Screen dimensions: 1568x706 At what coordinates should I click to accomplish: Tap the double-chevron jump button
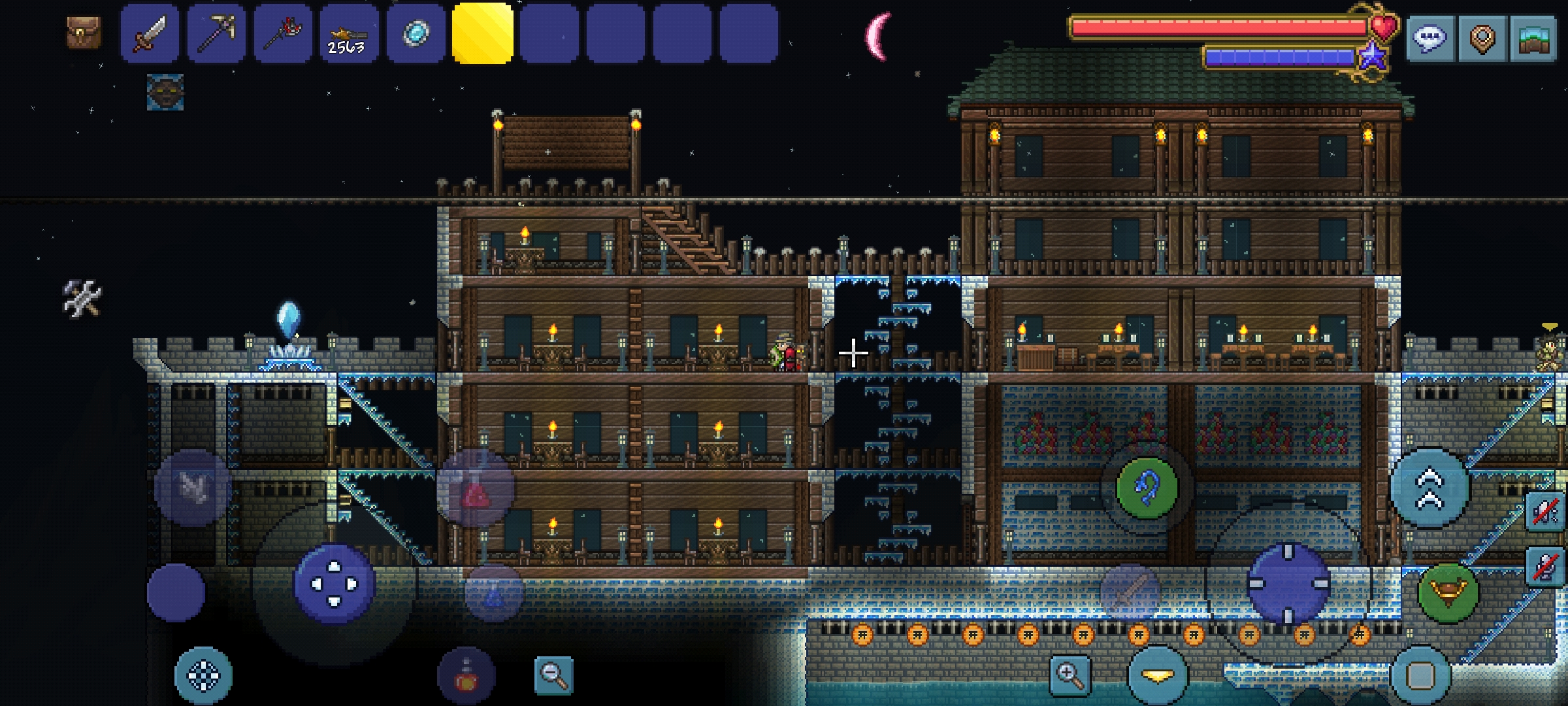(x=1429, y=488)
